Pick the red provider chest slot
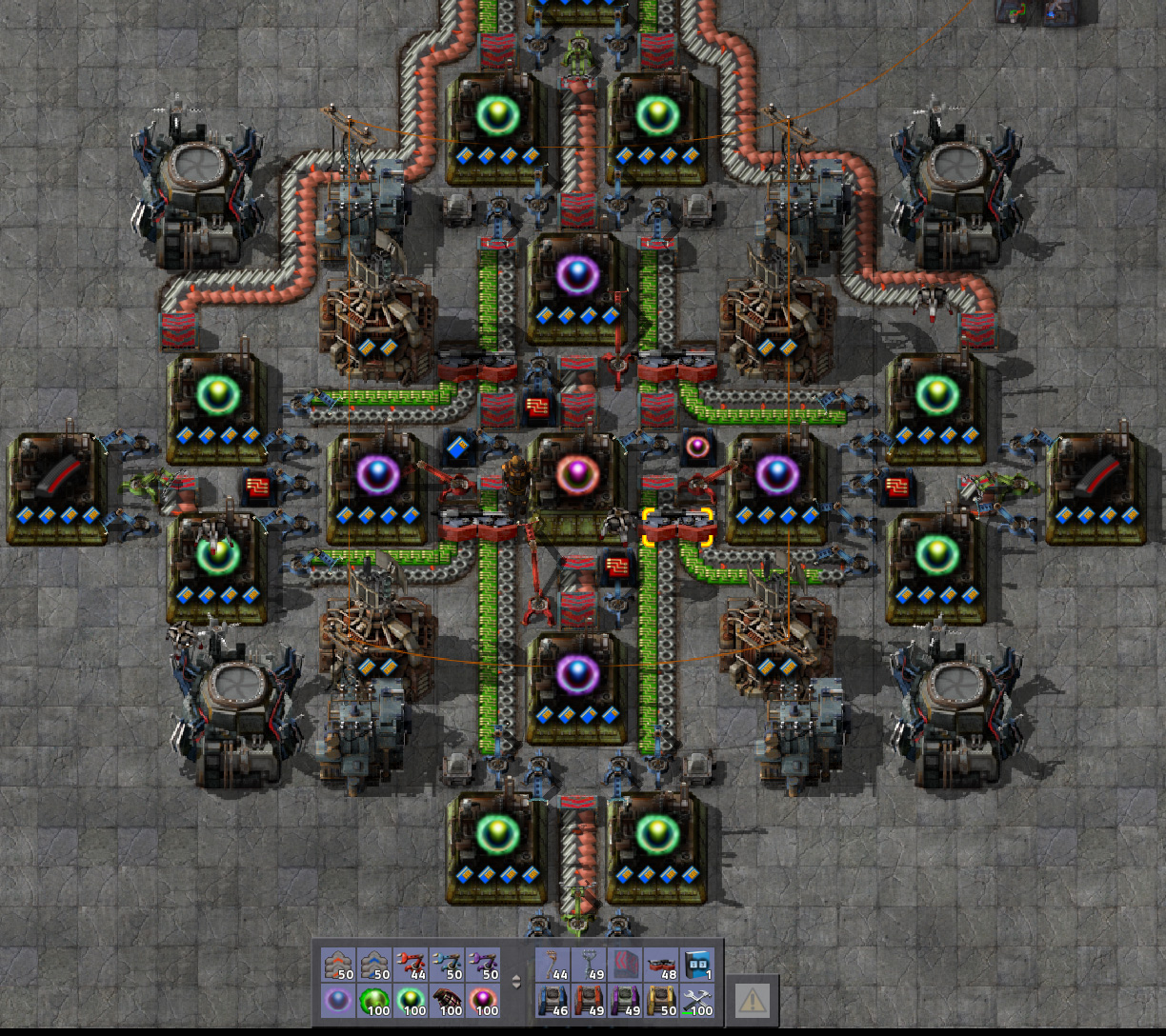1166x1036 pixels. [588, 1001]
